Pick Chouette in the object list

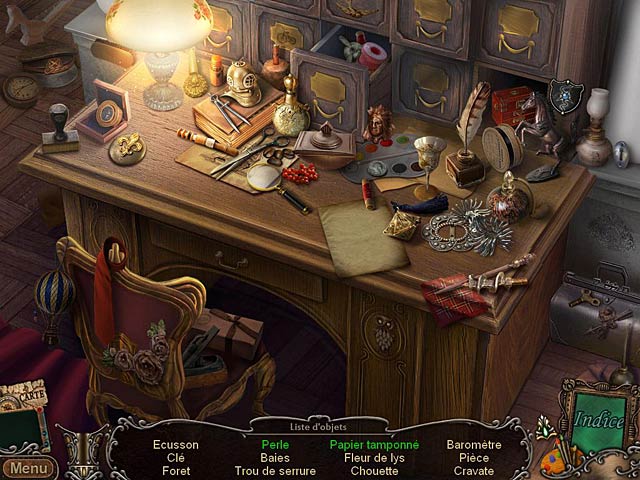coord(374,470)
